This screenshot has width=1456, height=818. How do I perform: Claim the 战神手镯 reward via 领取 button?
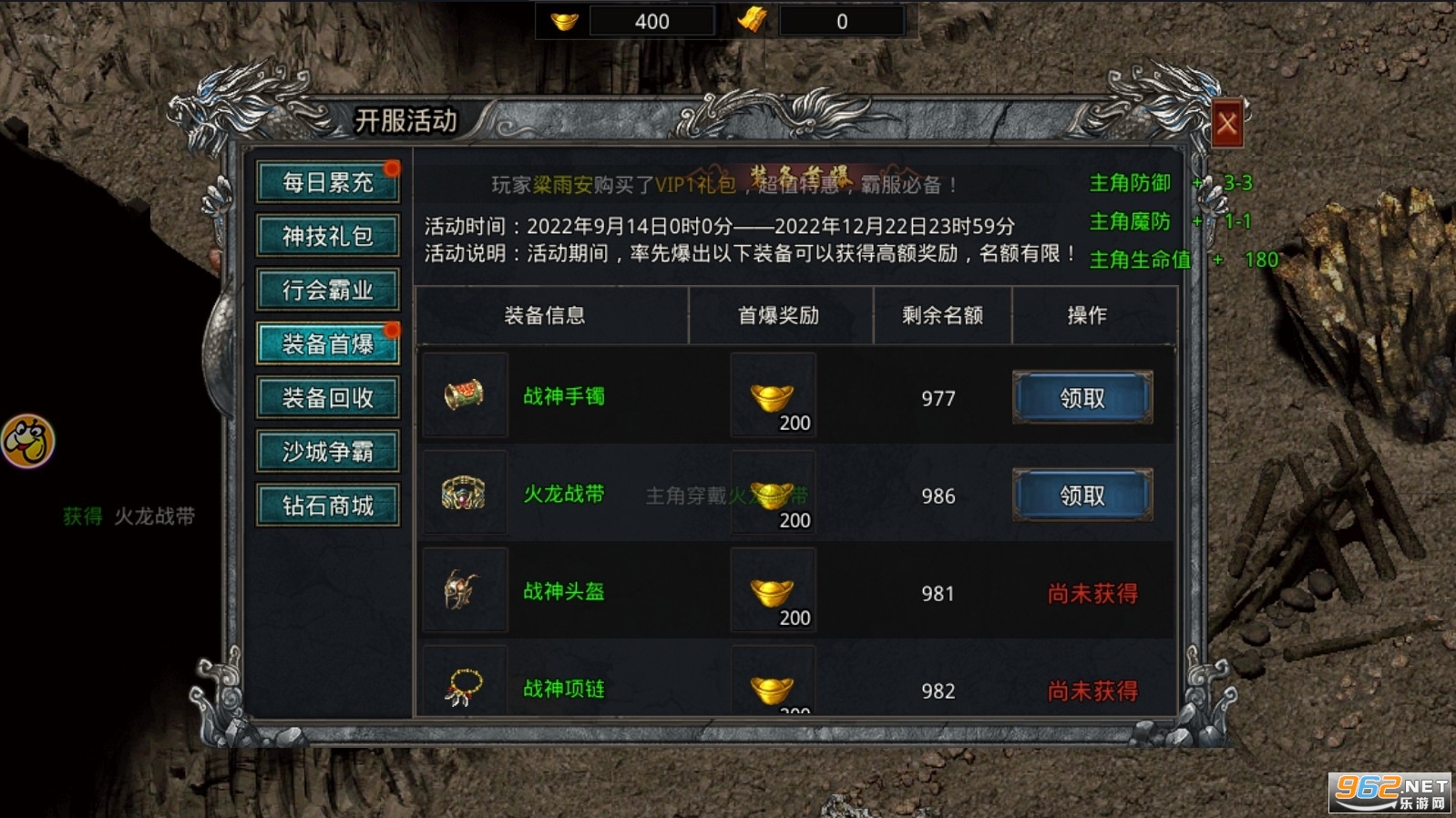pos(1082,398)
